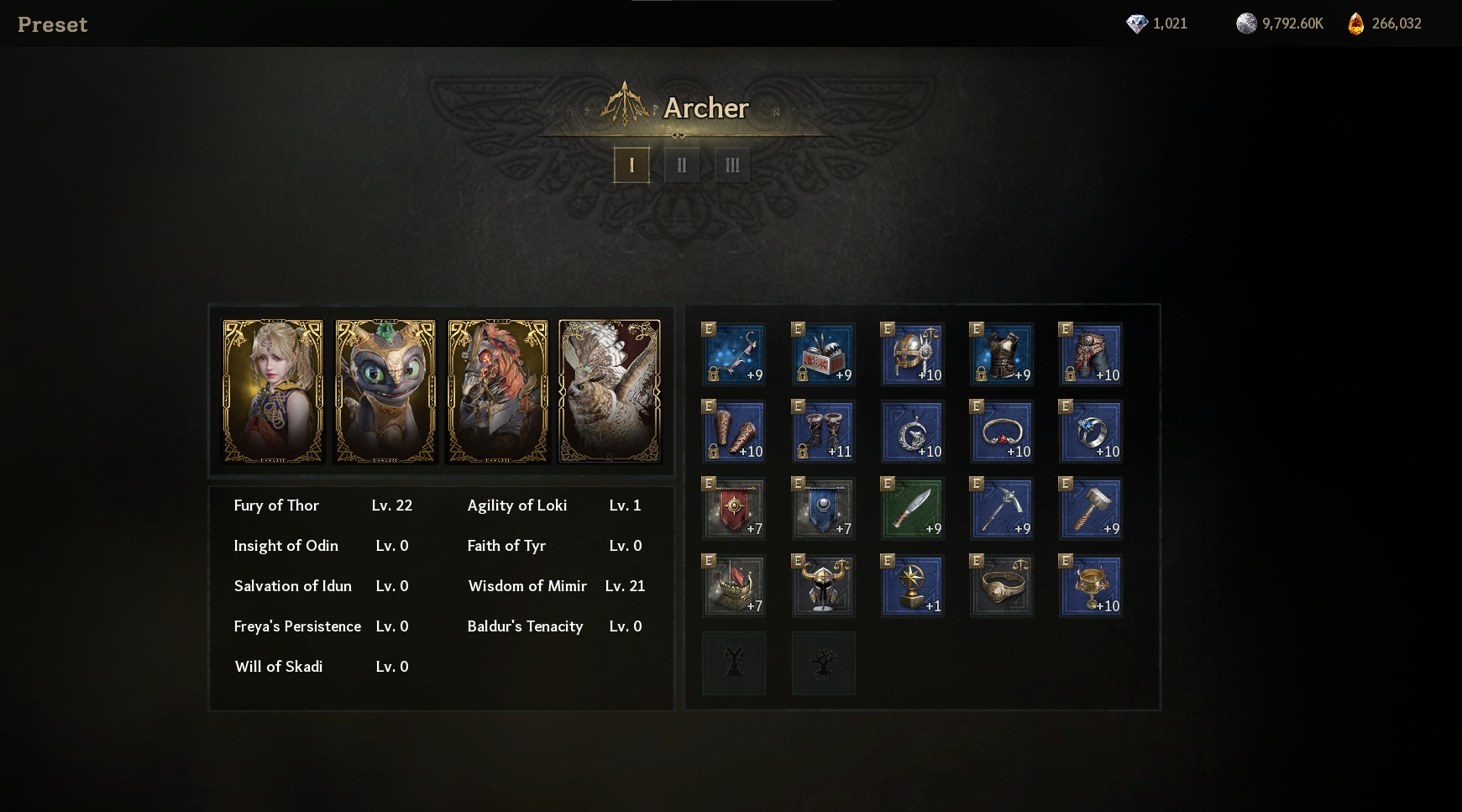Select the moon wolf necklace slot
This screenshot has height=812, width=1462.
913,432
